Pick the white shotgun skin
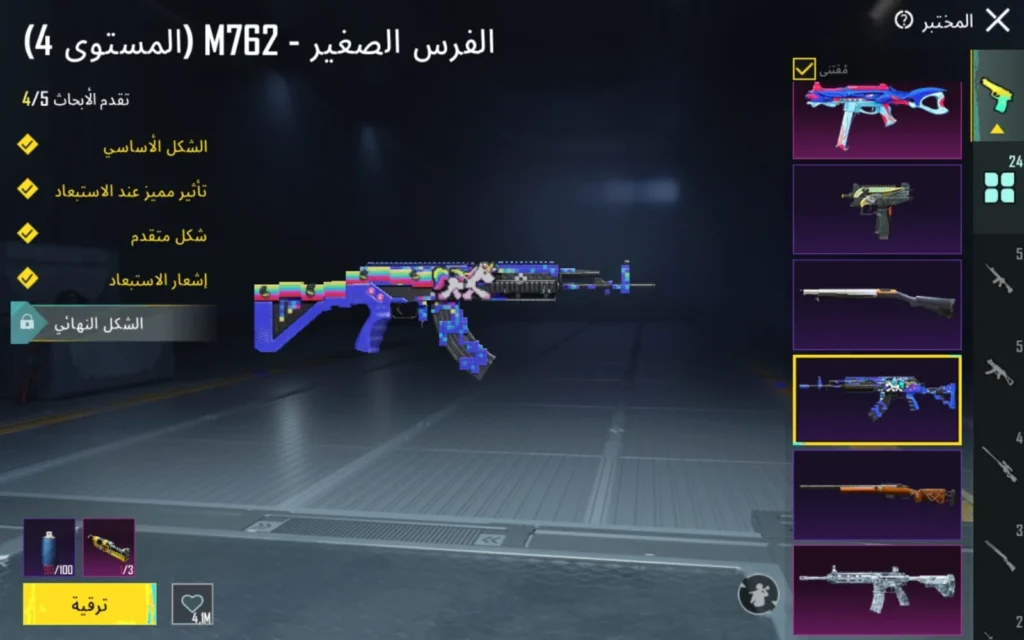The image size is (1024, 640). click(x=877, y=304)
